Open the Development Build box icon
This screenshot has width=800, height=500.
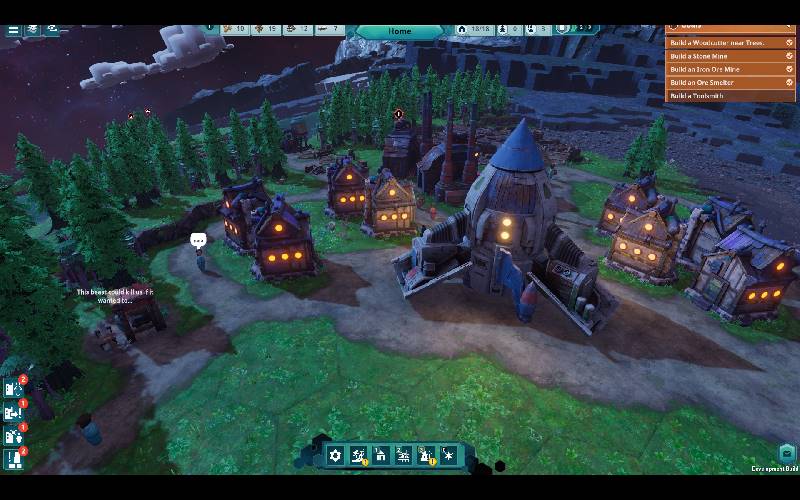pos(787,454)
